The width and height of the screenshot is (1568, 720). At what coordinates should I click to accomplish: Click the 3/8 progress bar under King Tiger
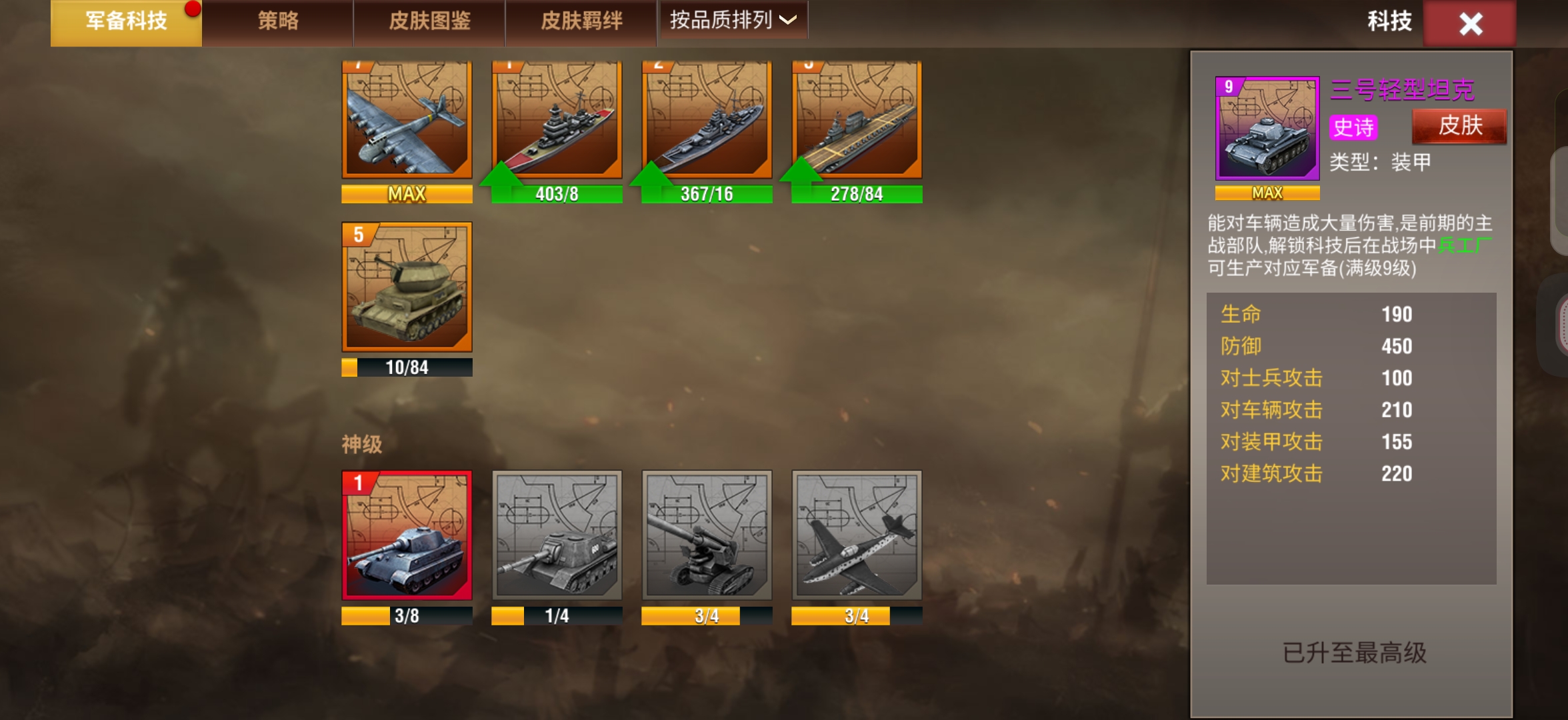407,616
